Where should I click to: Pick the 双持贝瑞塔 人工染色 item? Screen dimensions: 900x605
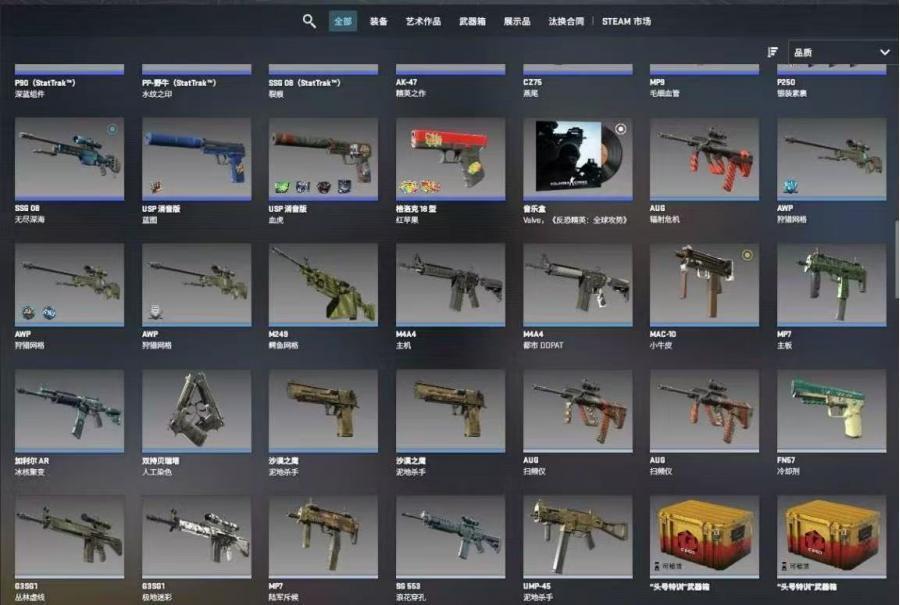196,410
